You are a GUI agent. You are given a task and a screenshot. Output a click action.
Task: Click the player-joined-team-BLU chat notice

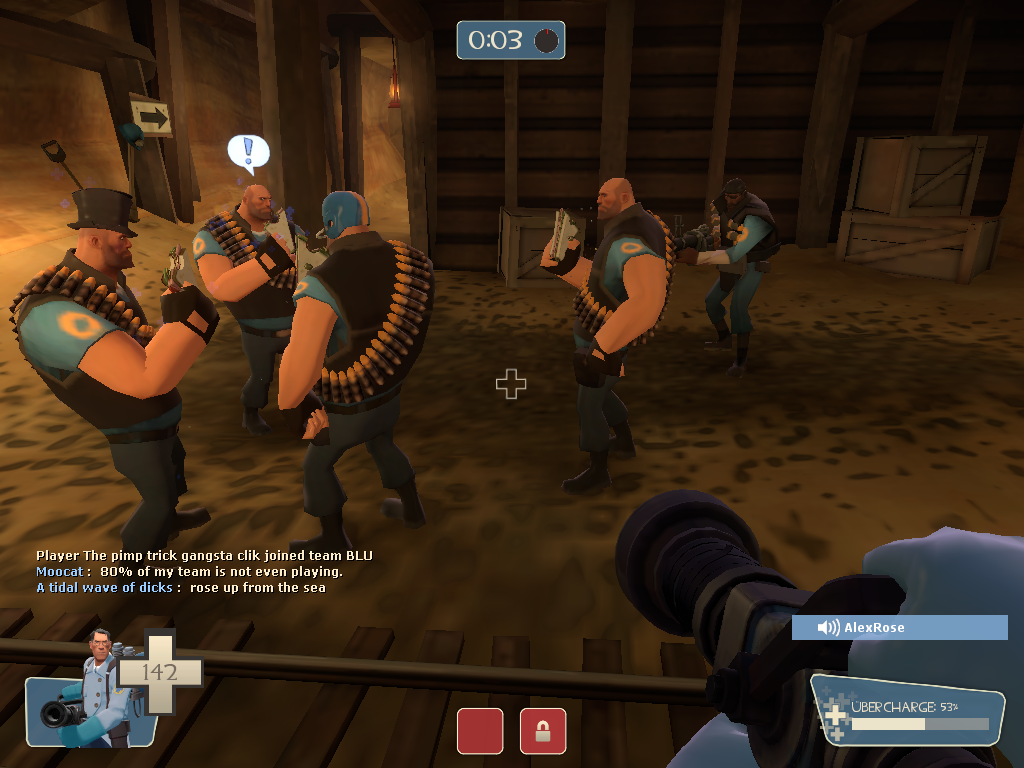pyautogui.click(x=204, y=556)
